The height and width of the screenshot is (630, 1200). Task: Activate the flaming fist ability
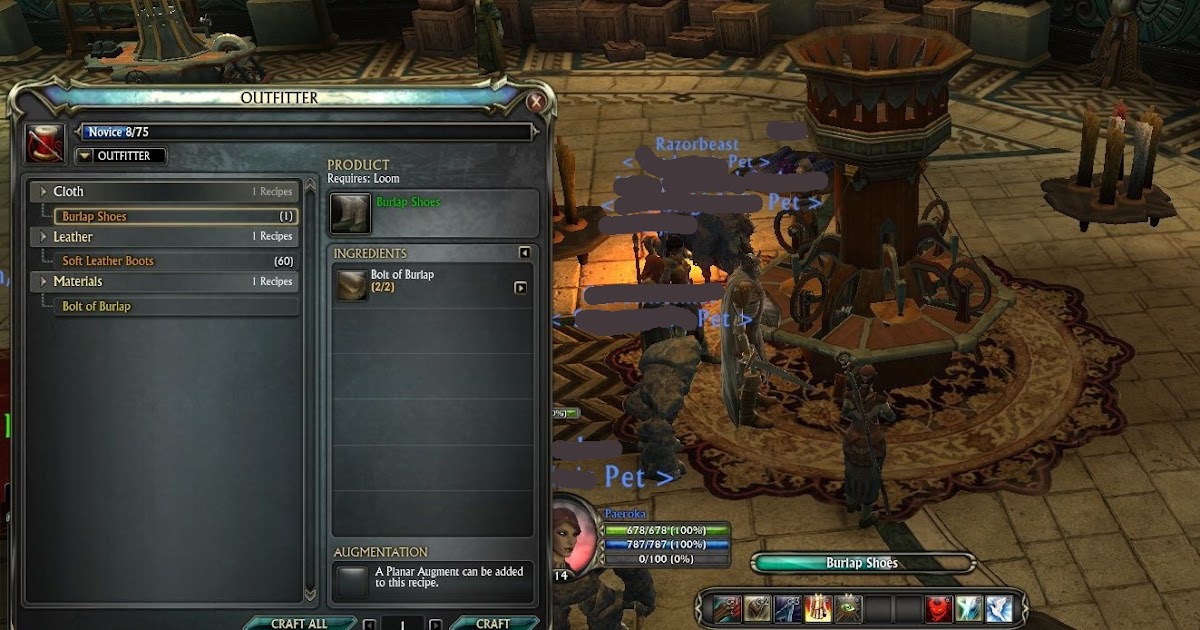[x=819, y=608]
